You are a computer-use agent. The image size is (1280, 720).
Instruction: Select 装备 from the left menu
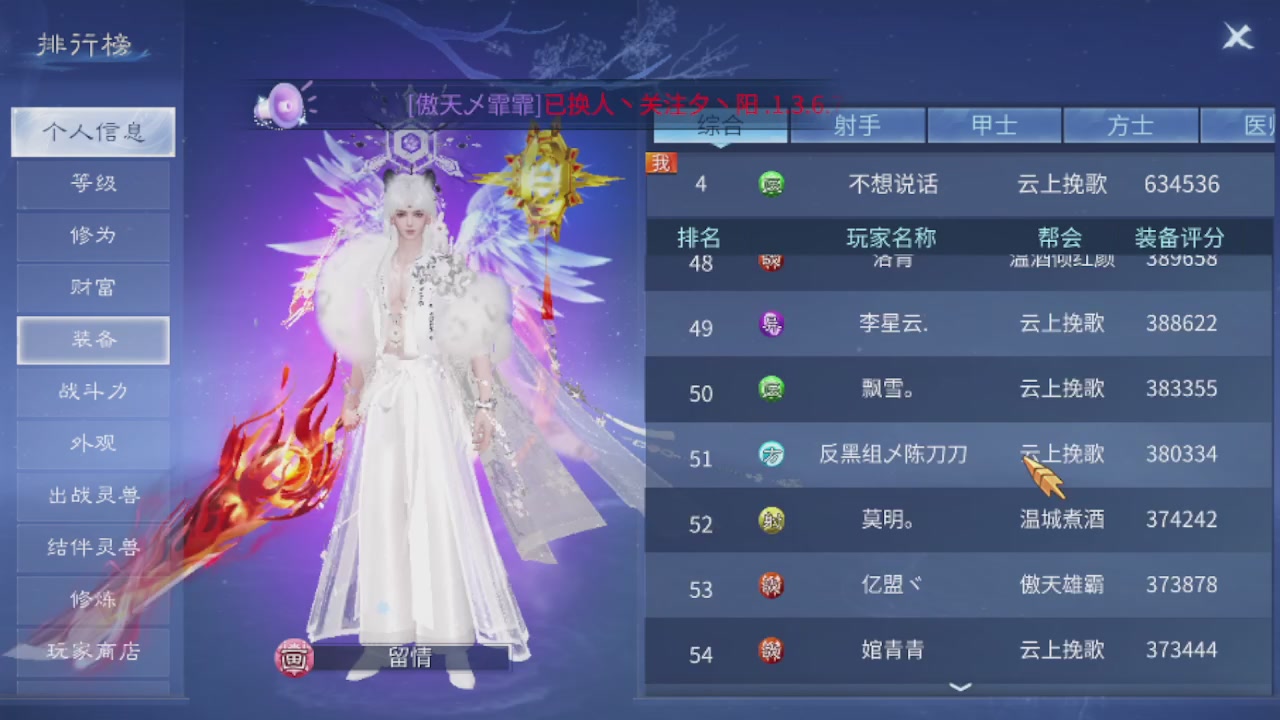click(x=92, y=339)
